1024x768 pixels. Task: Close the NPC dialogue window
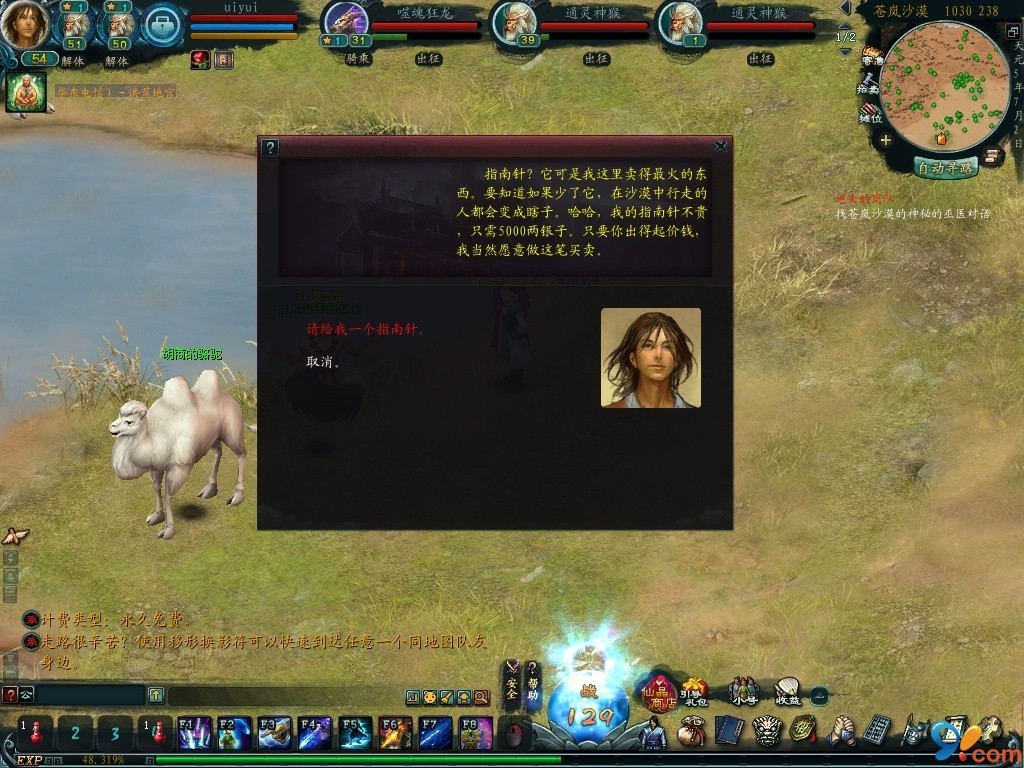(721, 147)
